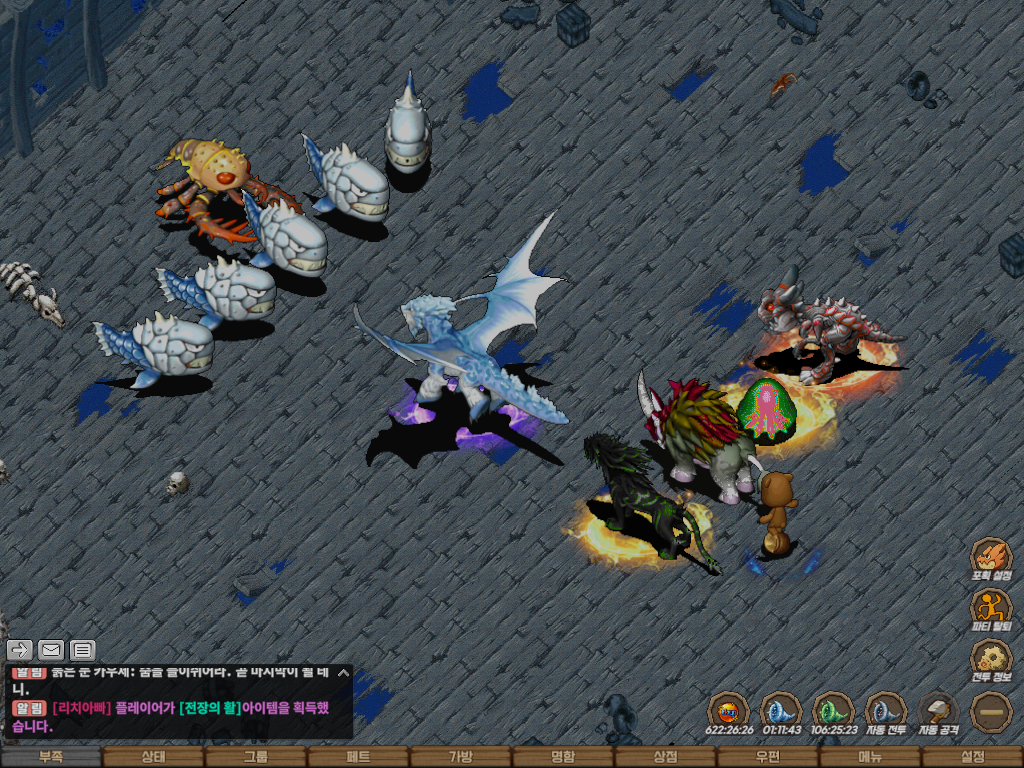Open the 그룹 group menu

[256, 757]
